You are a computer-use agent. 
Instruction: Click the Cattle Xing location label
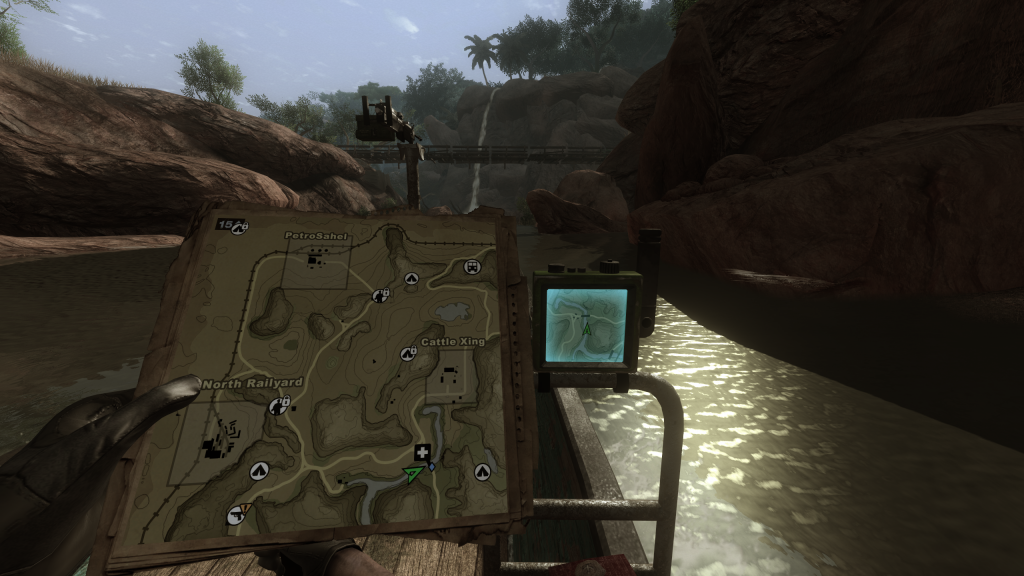(x=452, y=342)
